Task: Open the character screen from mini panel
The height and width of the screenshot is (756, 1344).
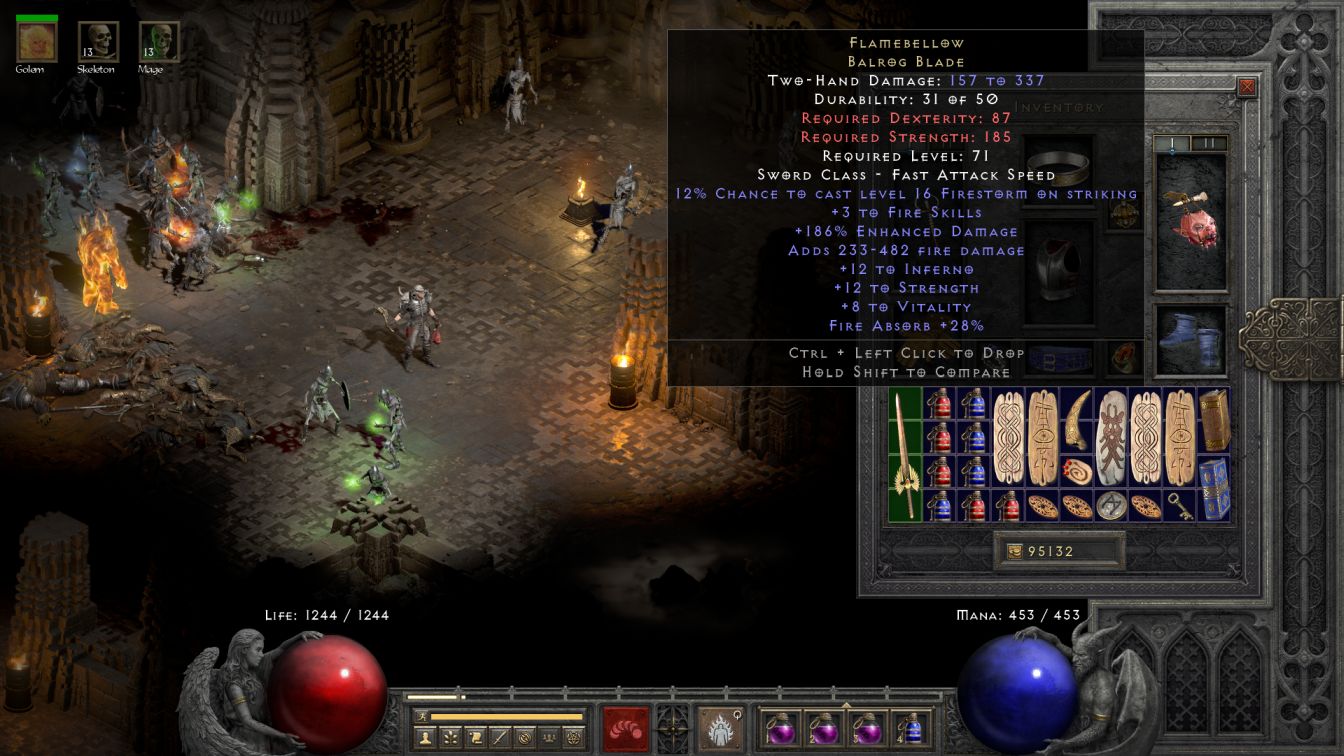Action: coord(423,738)
